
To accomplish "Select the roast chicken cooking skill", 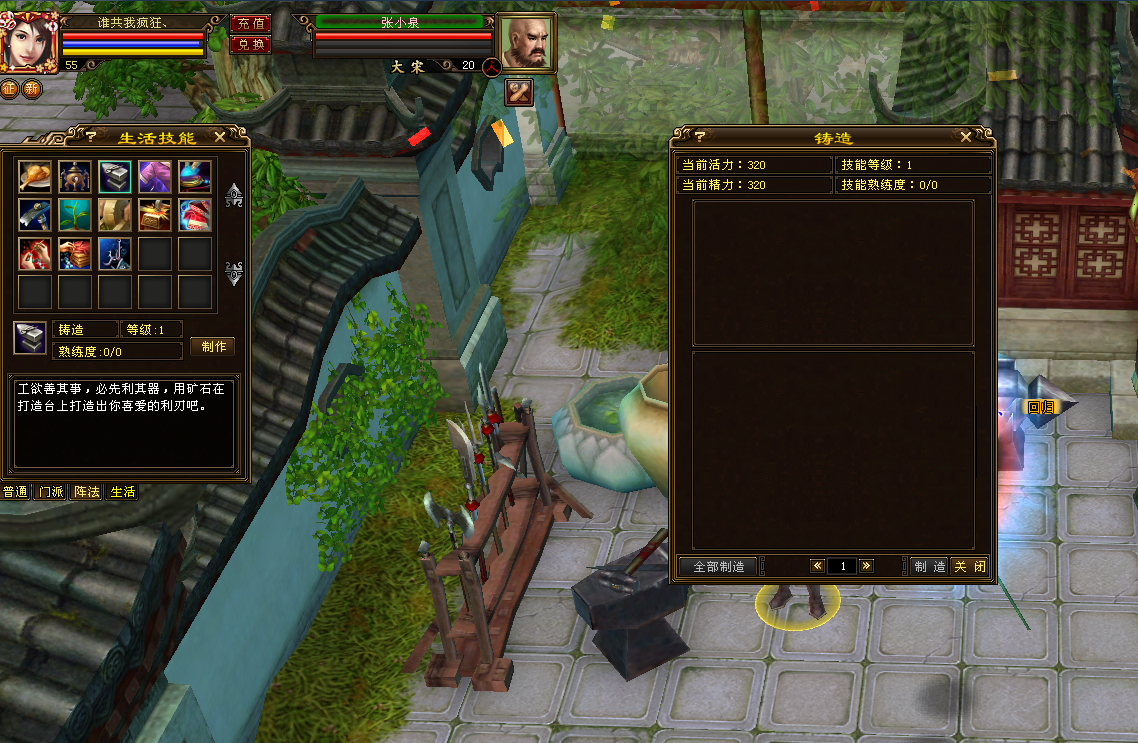I will (x=35, y=176).
